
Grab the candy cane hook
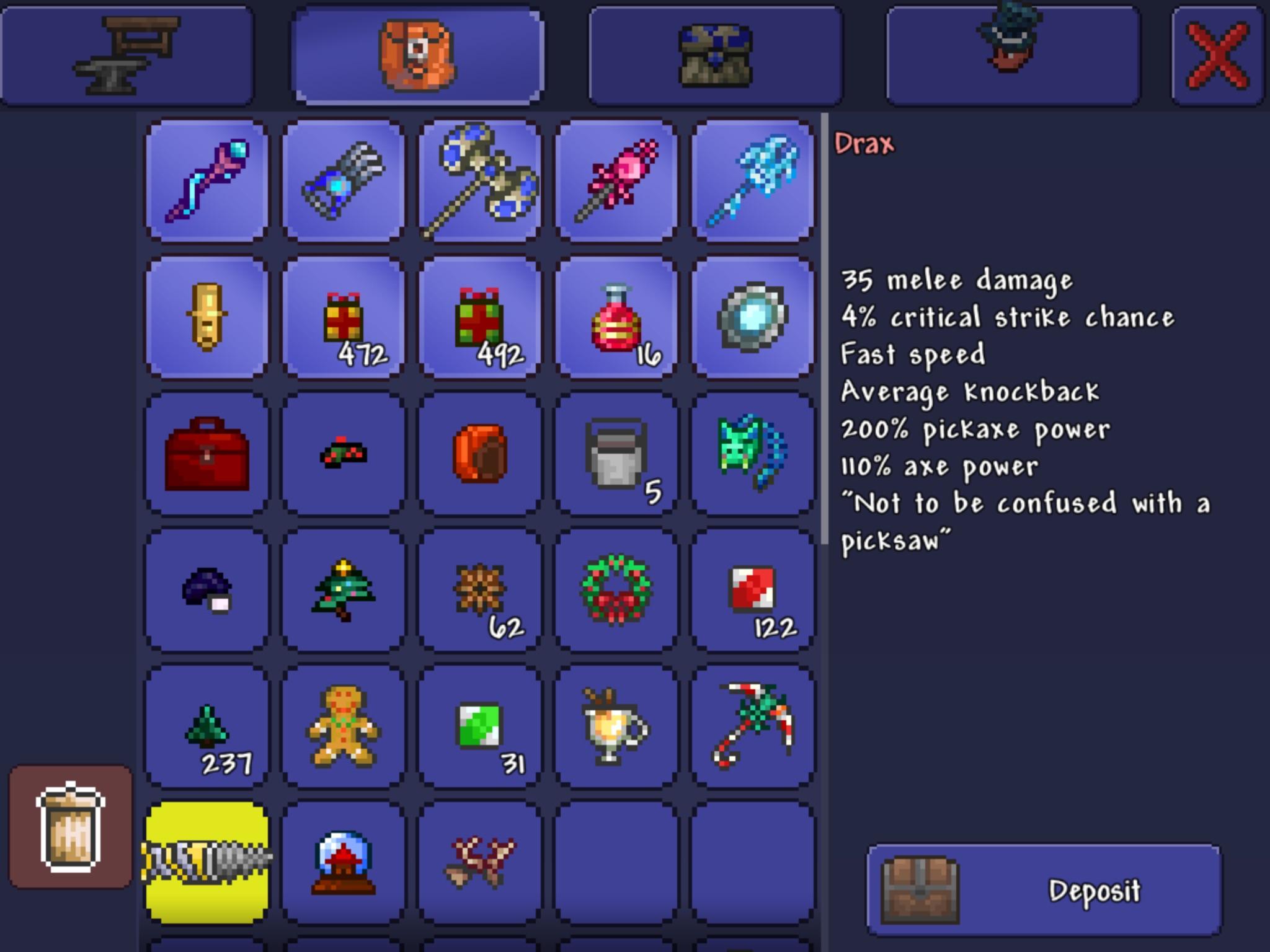pos(752,725)
